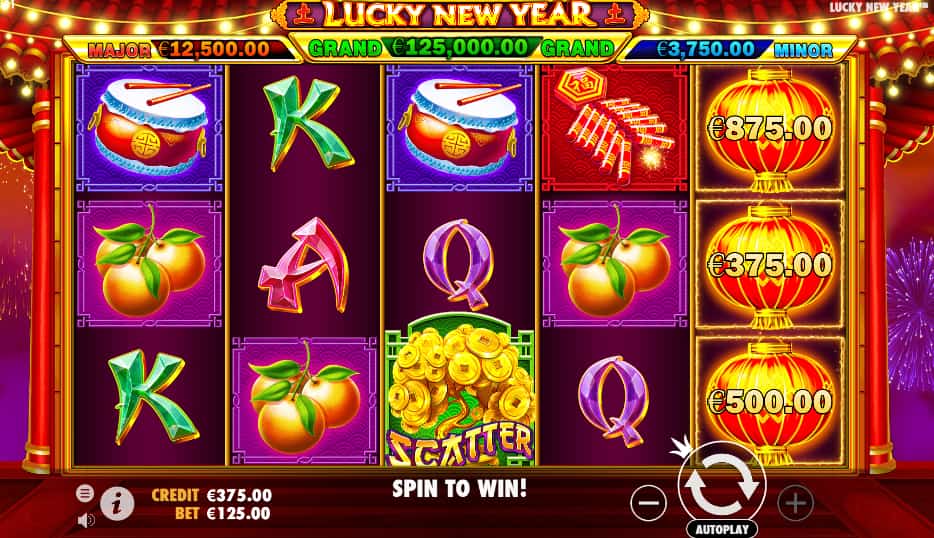Spin the reels with the circular arrows button
The height and width of the screenshot is (538, 934).
coord(721,483)
